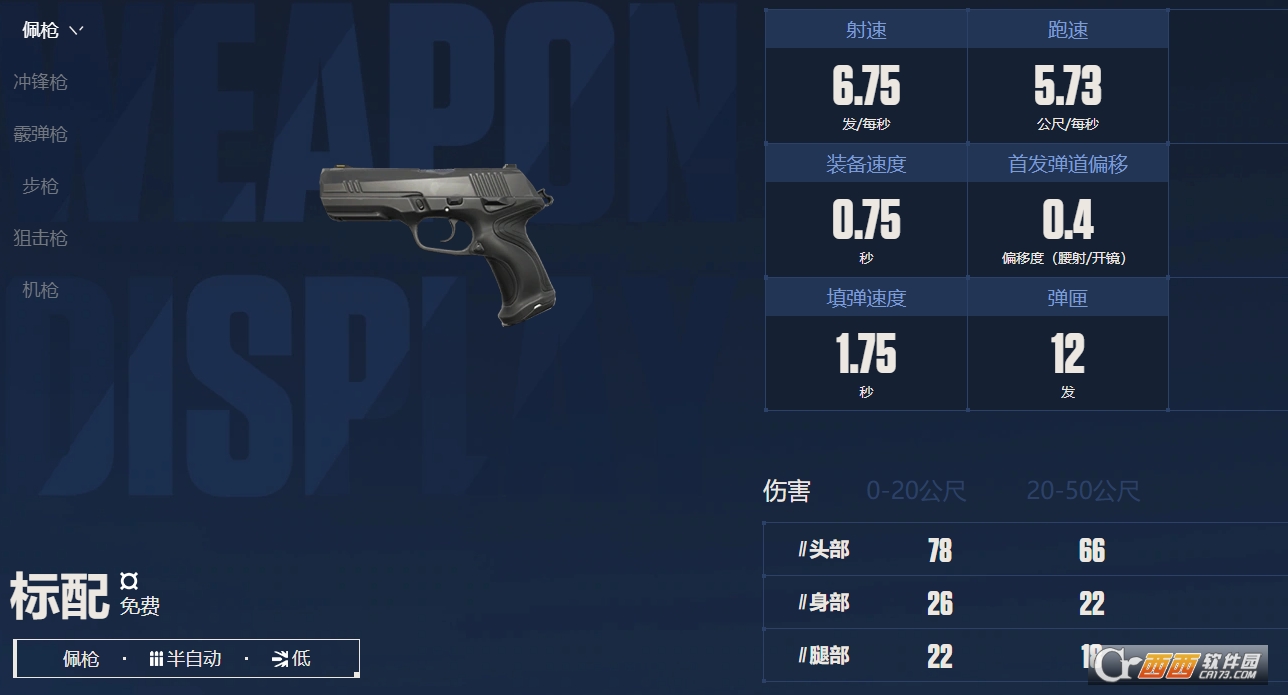Select the 0-20公尺 damage range

pos(916,491)
